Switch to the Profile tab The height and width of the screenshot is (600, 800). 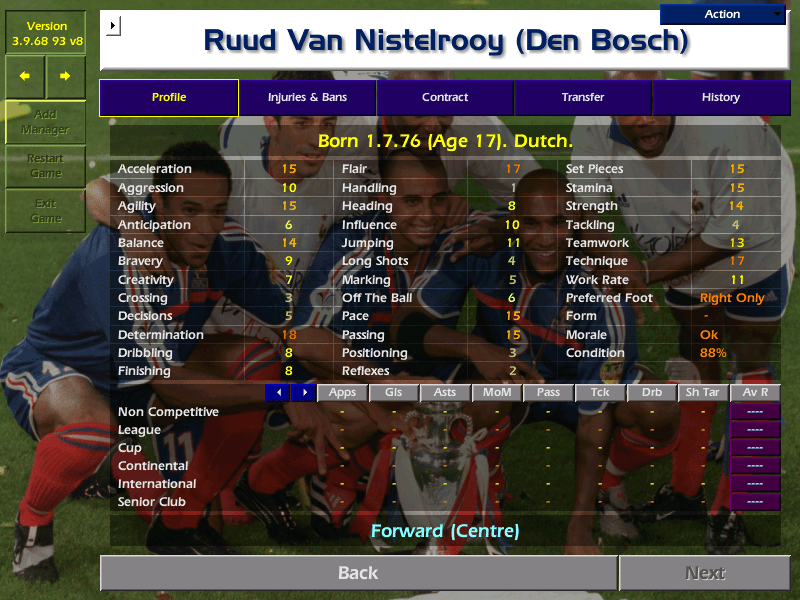(169, 97)
